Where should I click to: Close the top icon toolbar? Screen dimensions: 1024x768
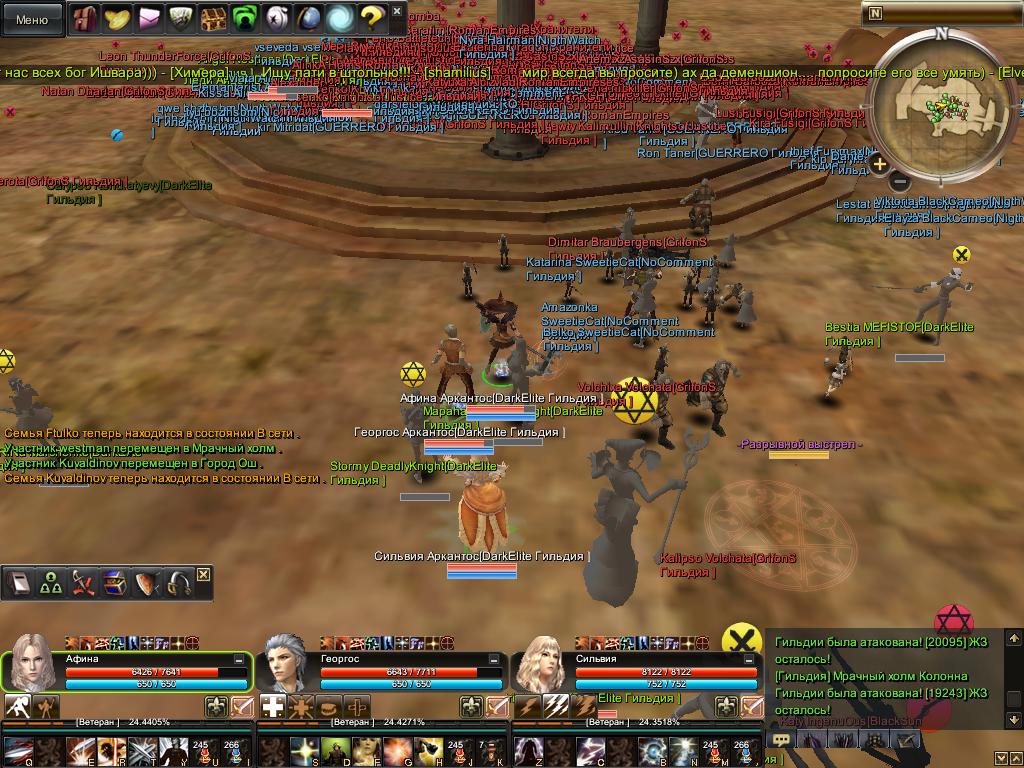tap(397, 12)
